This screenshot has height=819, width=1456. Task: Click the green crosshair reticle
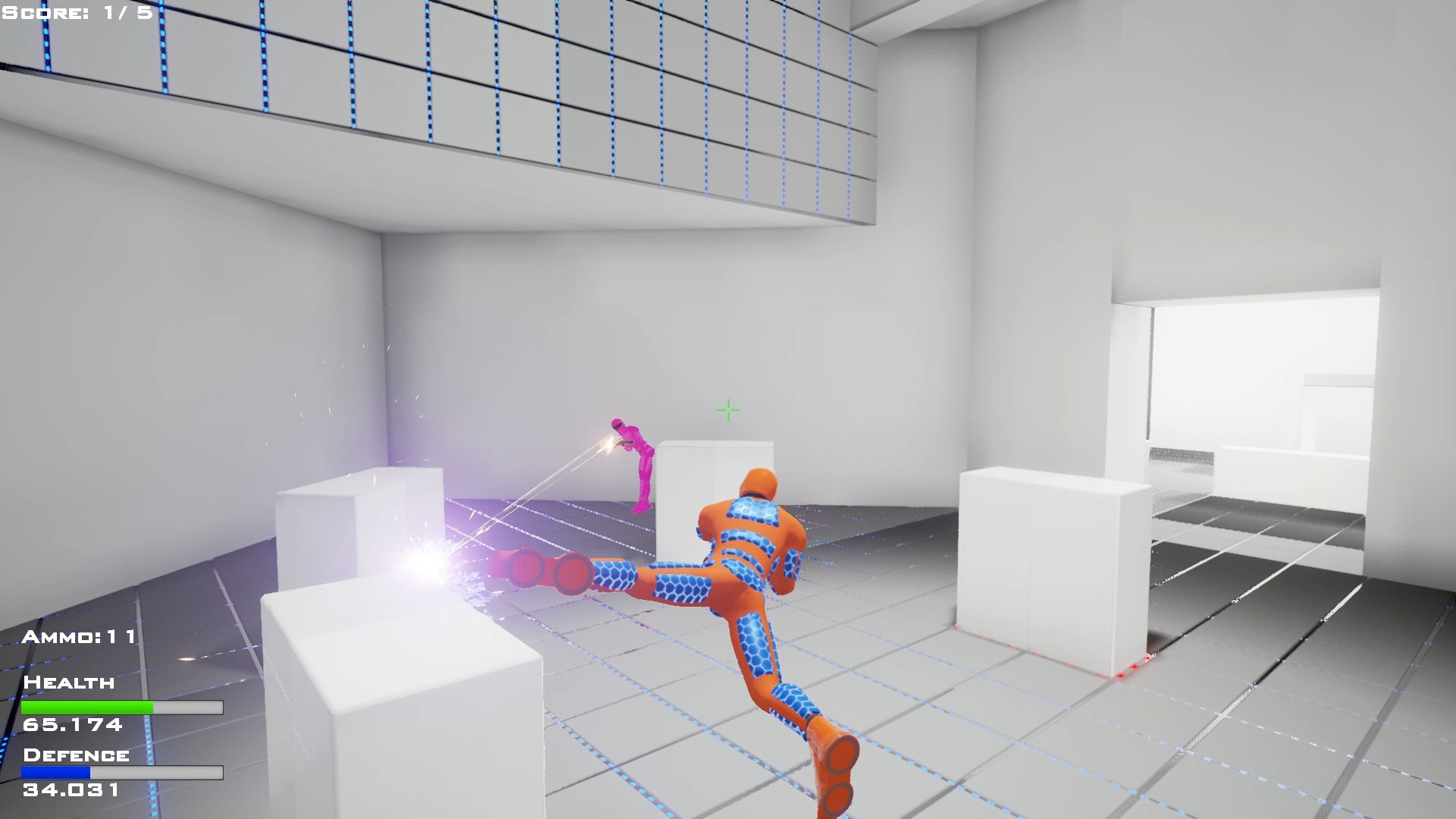pyautogui.click(x=726, y=410)
